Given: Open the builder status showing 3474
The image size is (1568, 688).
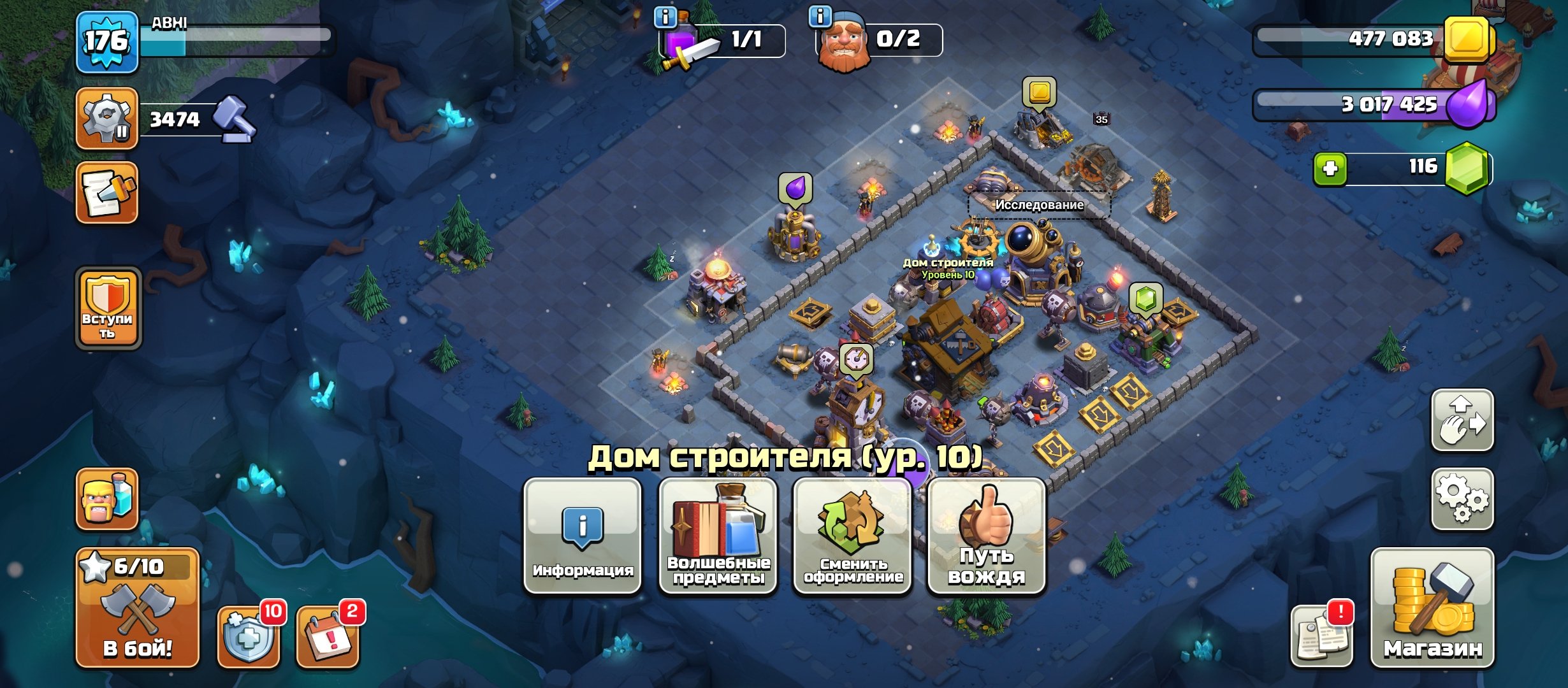Looking at the screenshot, I should [x=106, y=118].
